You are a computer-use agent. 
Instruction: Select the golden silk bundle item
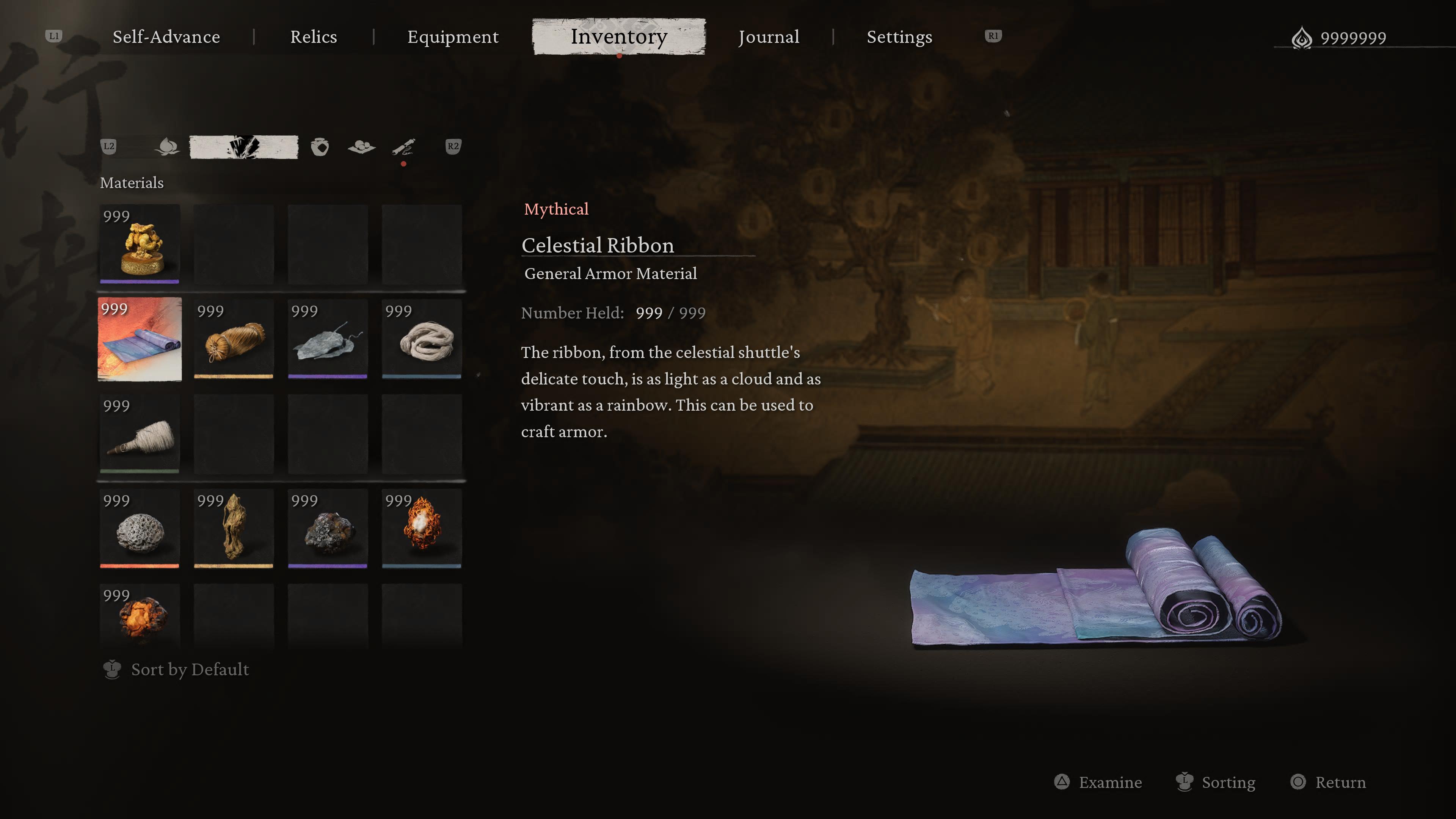pyautogui.click(x=234, y=339)
